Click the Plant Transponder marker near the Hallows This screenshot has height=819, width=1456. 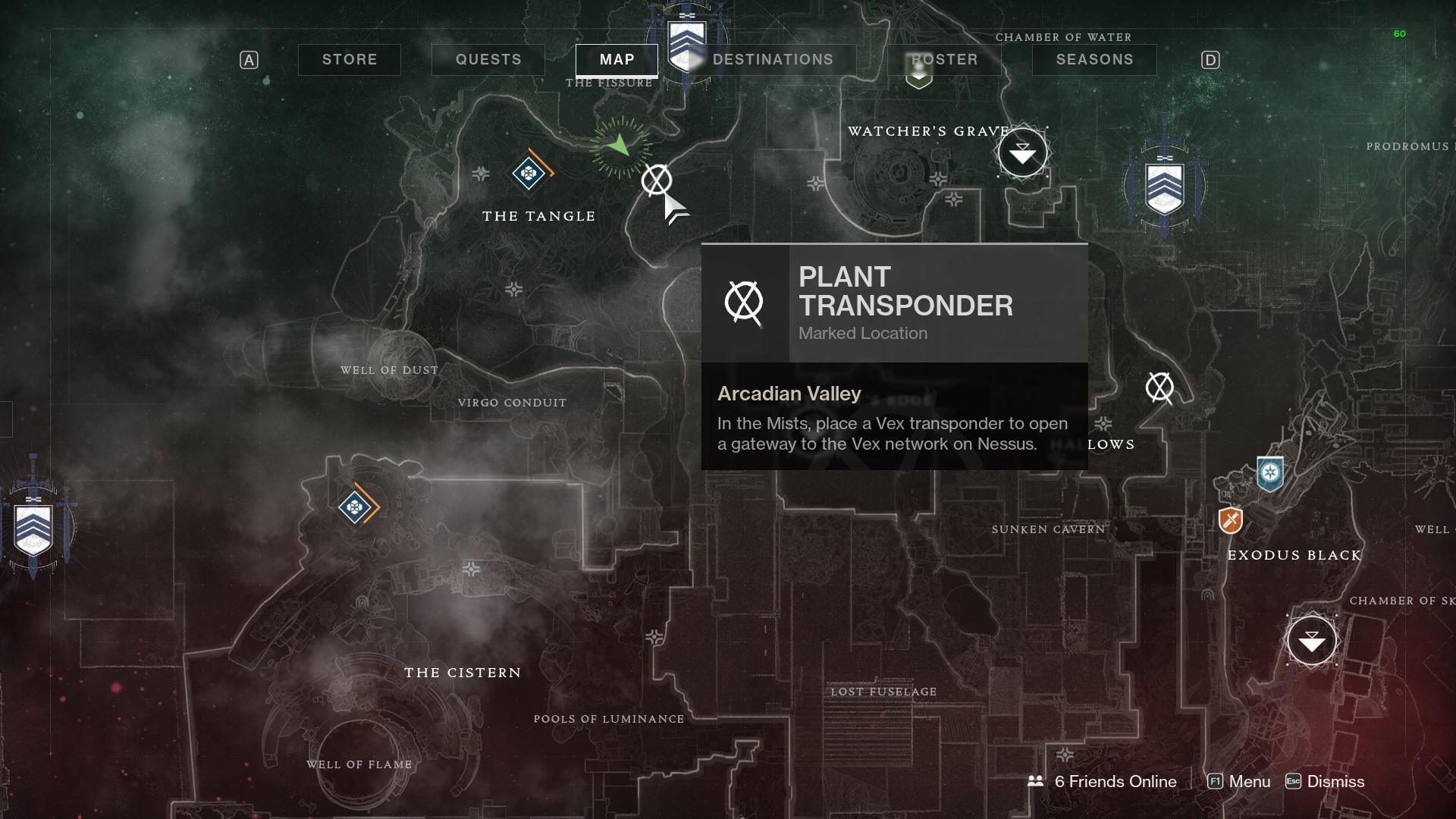click(x=1159, y=389)
